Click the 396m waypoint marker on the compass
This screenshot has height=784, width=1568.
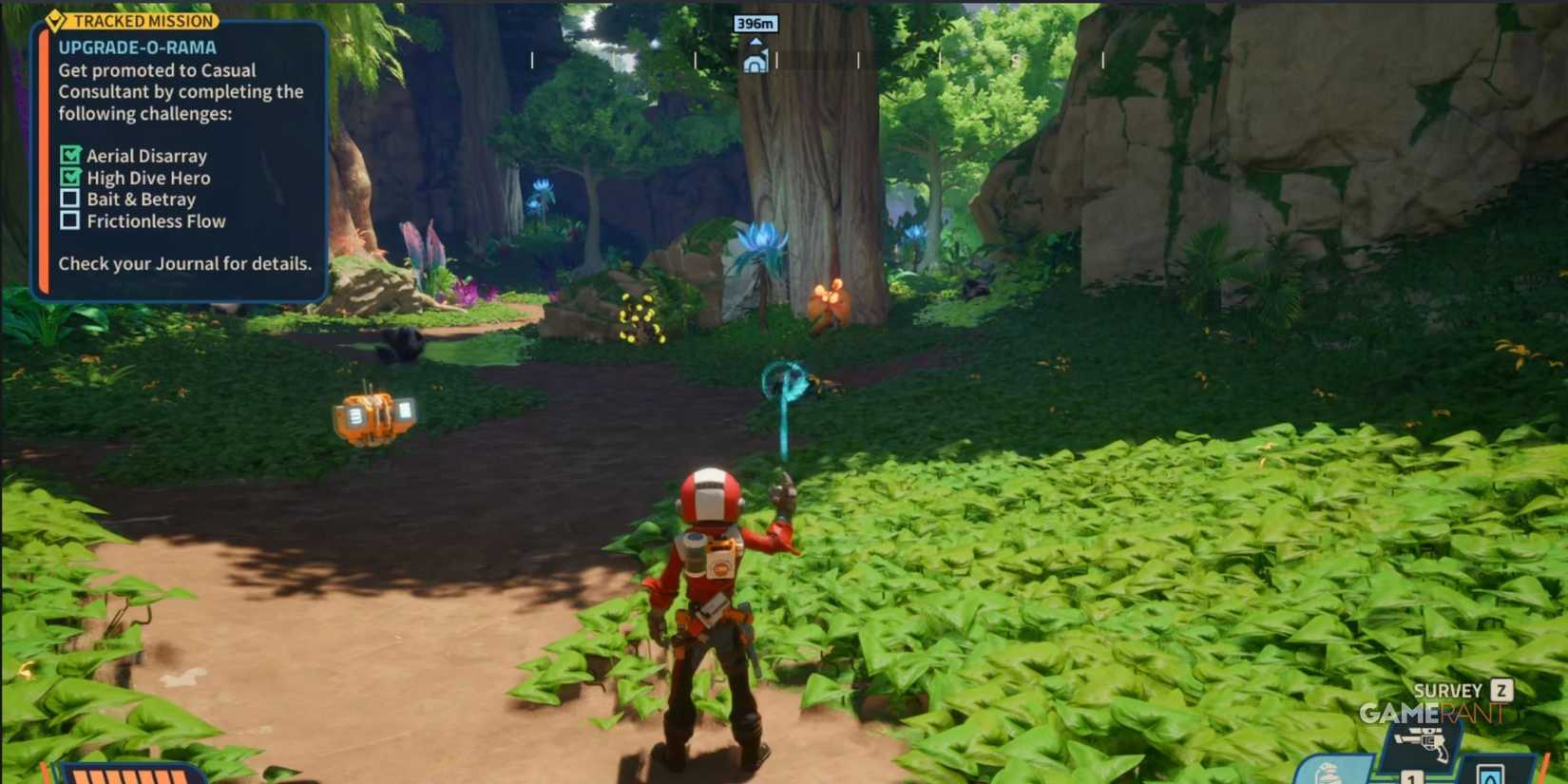pos(755,24)
